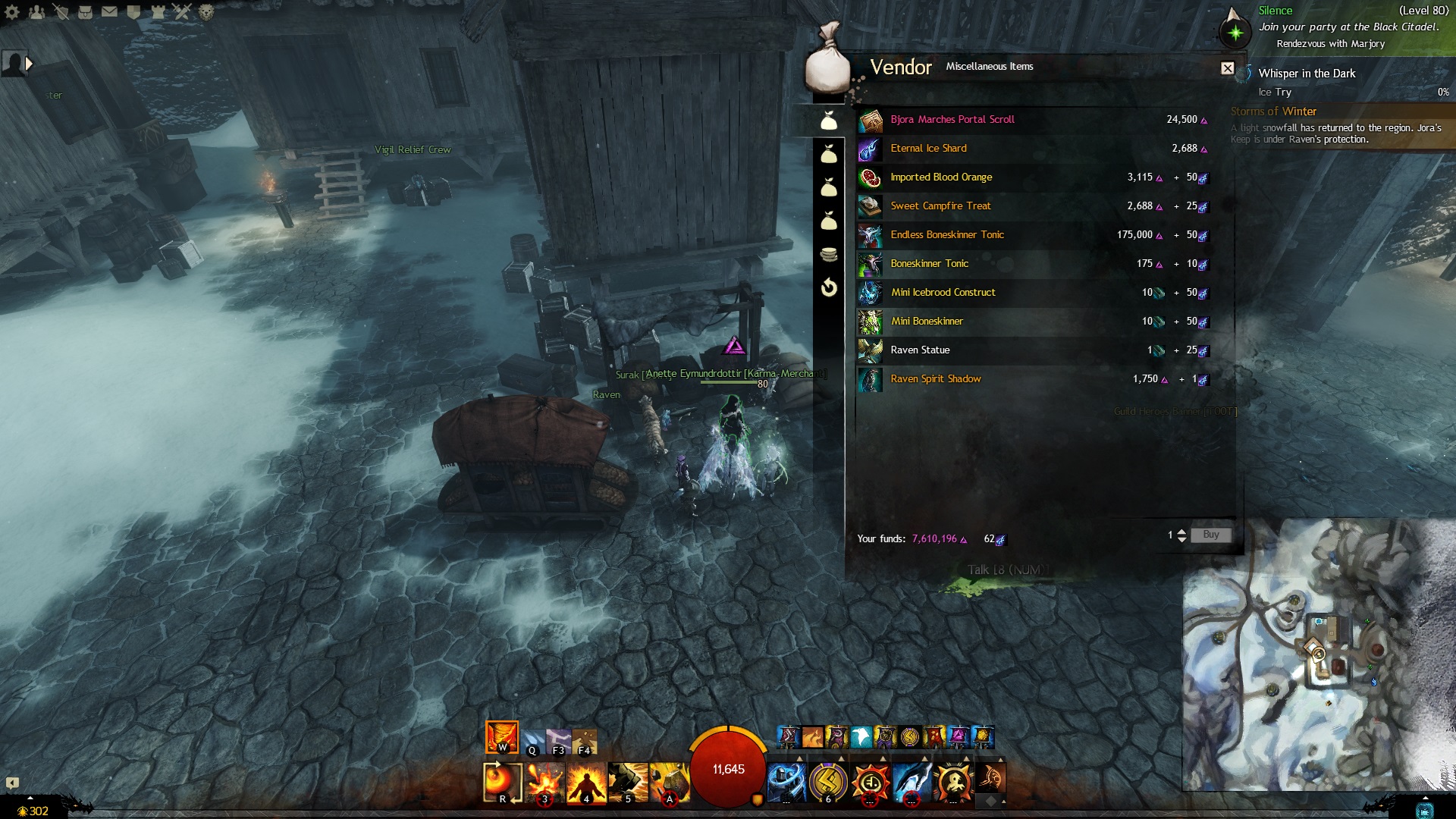Open the mail envelope icon
The height and width of the screenshot is (819, 1456).
click(109, 11)
